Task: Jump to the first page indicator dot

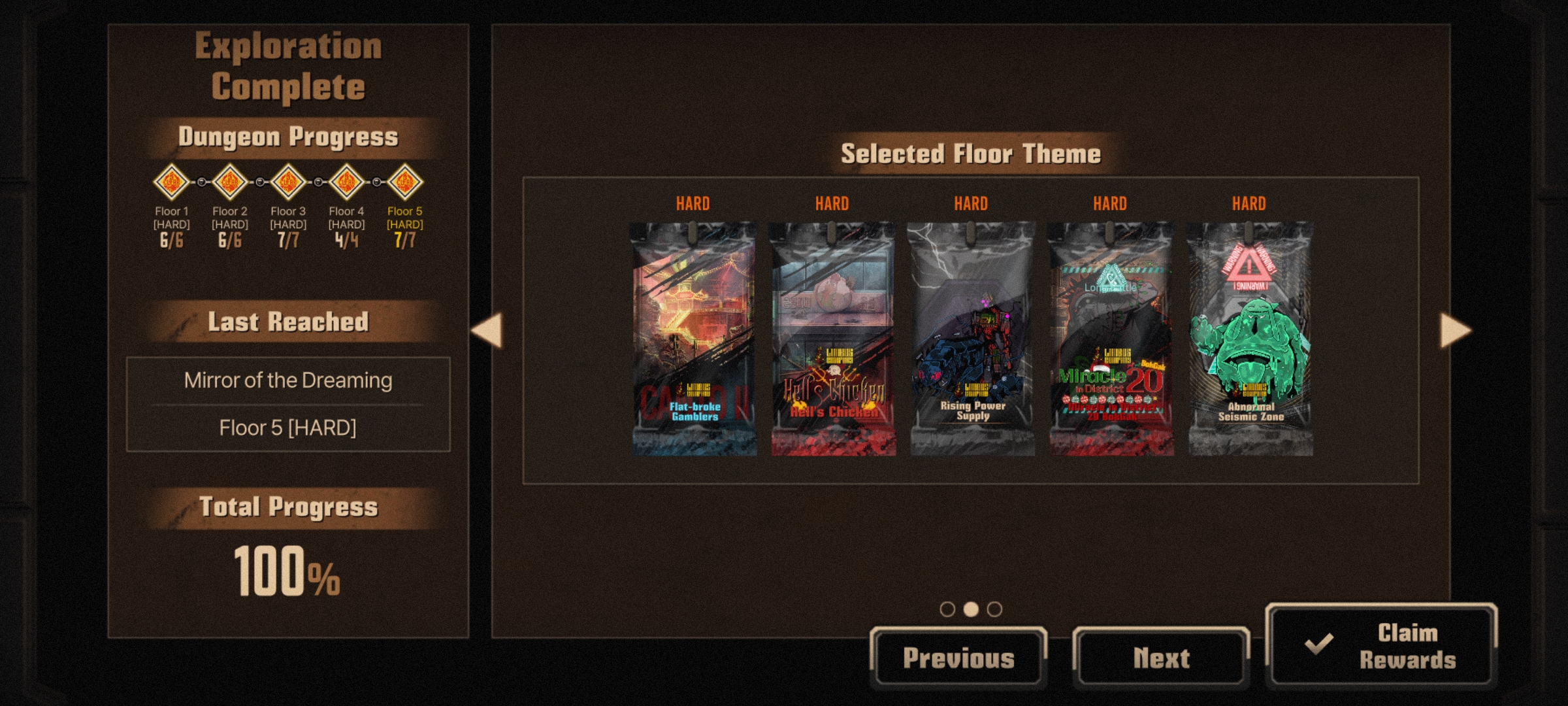Action: (947, 609)
